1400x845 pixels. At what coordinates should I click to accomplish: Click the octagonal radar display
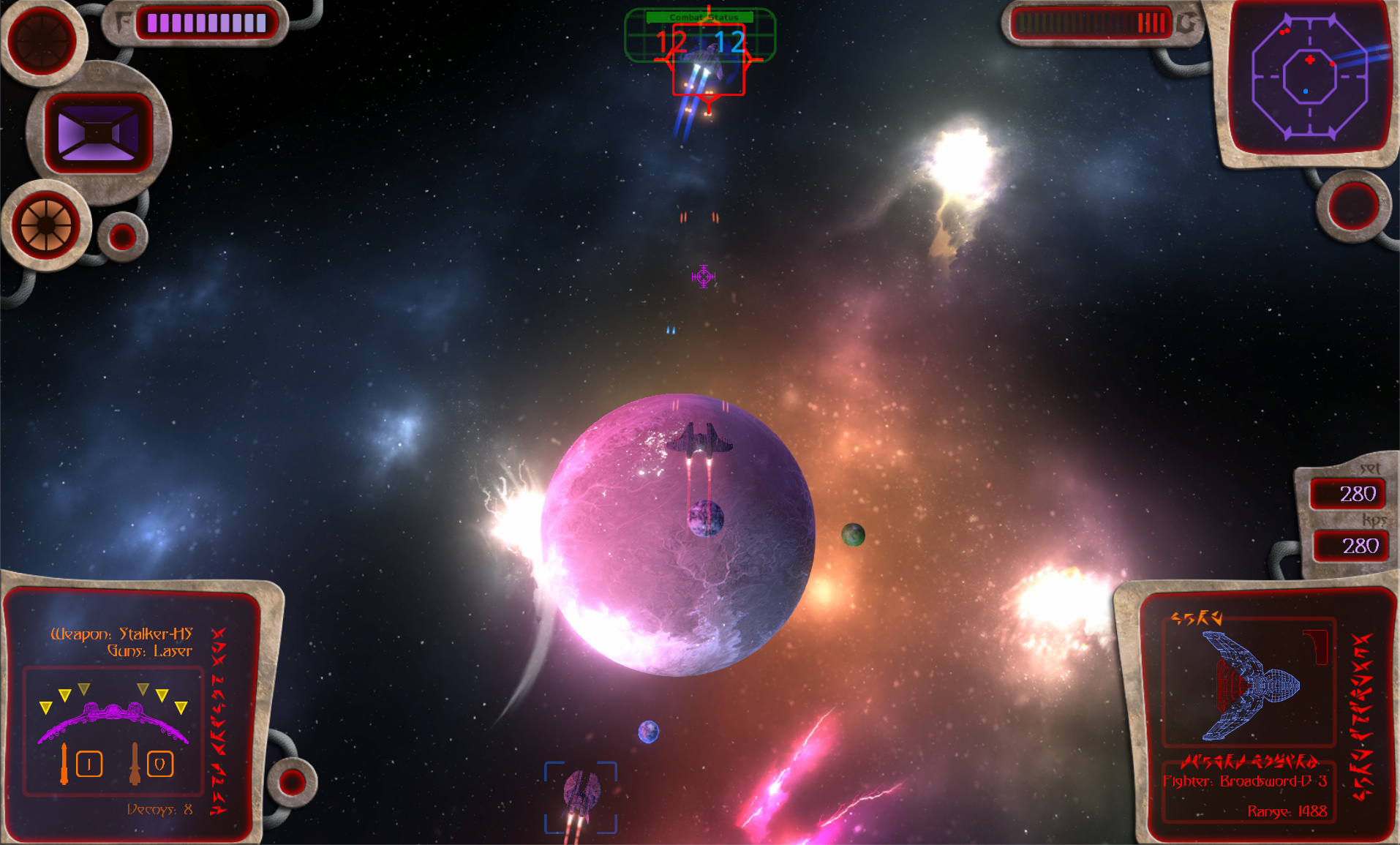tap(1309, 76)
